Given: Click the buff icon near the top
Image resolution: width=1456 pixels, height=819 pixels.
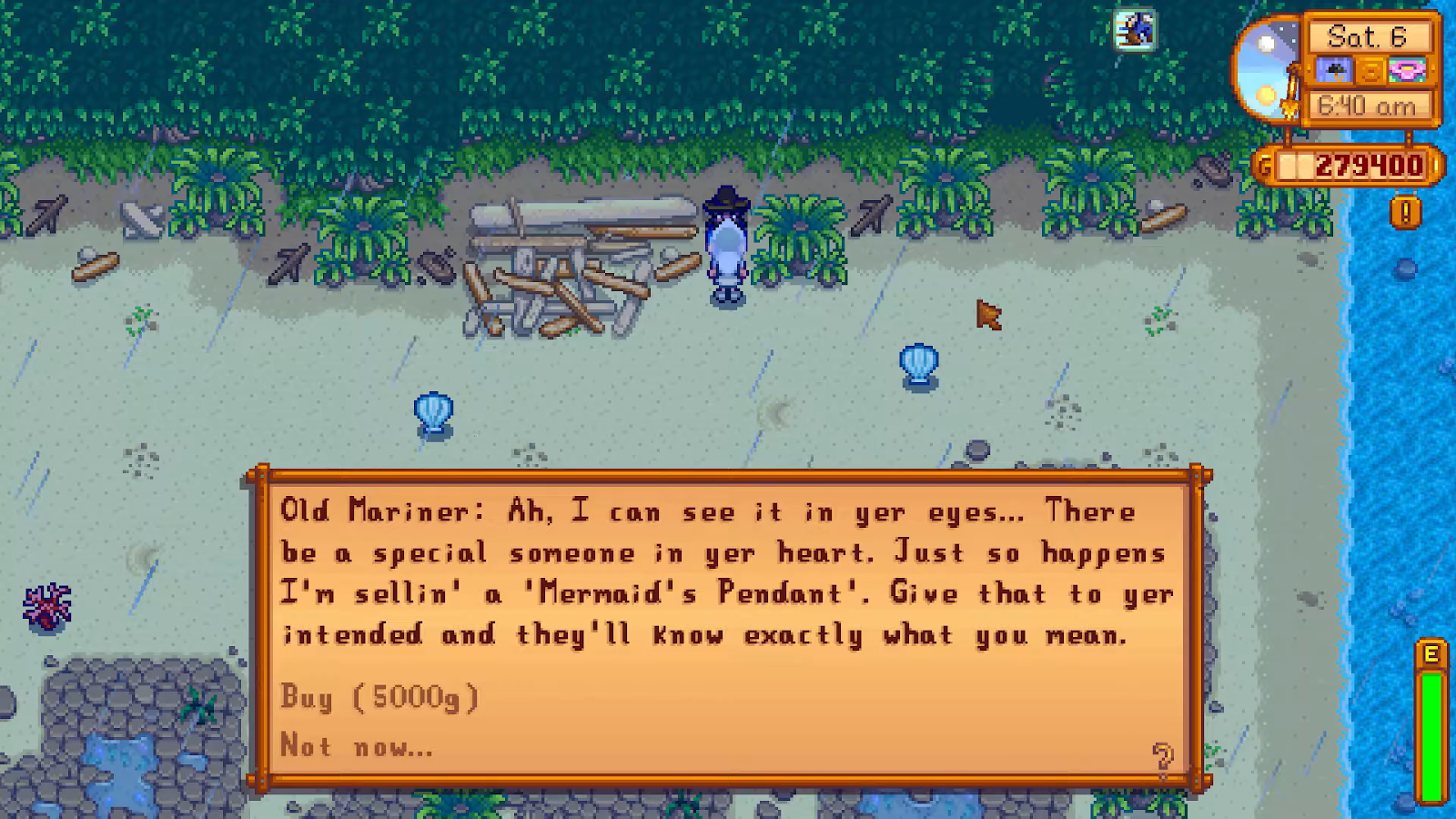Looking at the screenshot, I should pyautogui.click(x=1135, y=30).
